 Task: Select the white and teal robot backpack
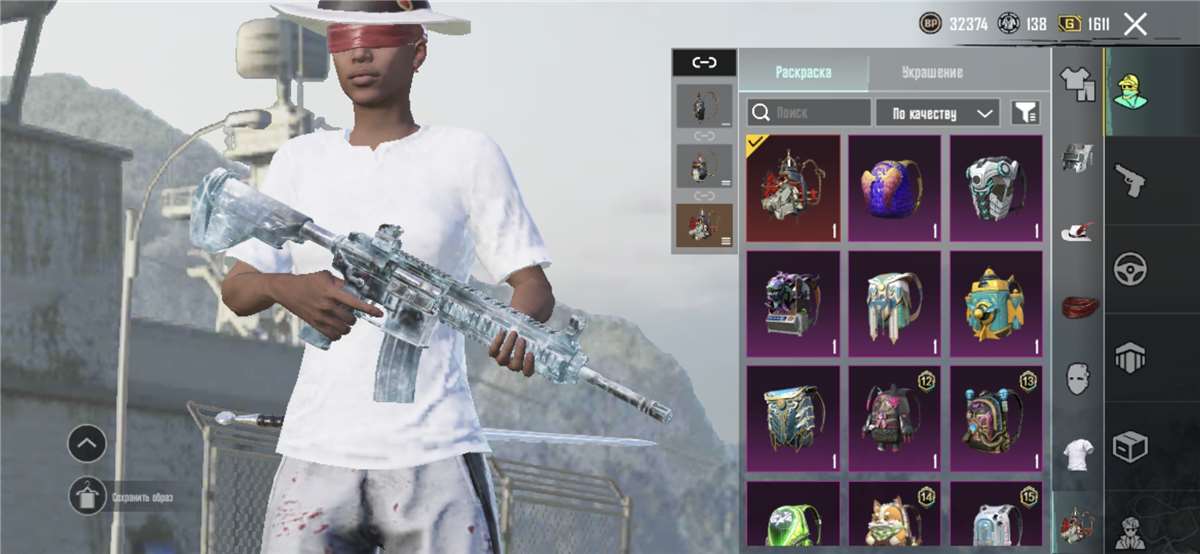pos(996,188)
